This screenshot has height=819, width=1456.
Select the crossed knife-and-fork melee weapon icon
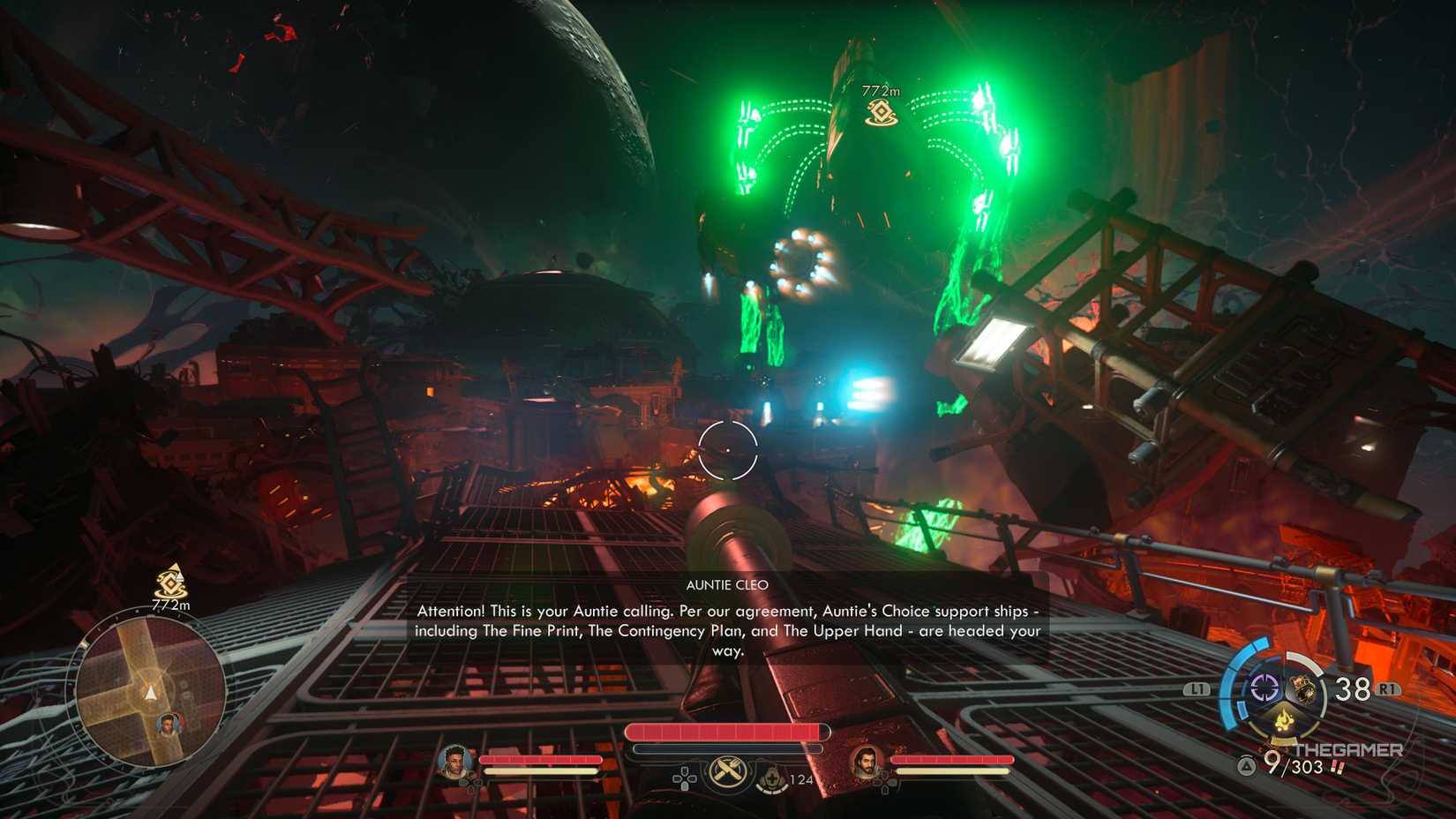pyautogui.click(x=728, y=774)
